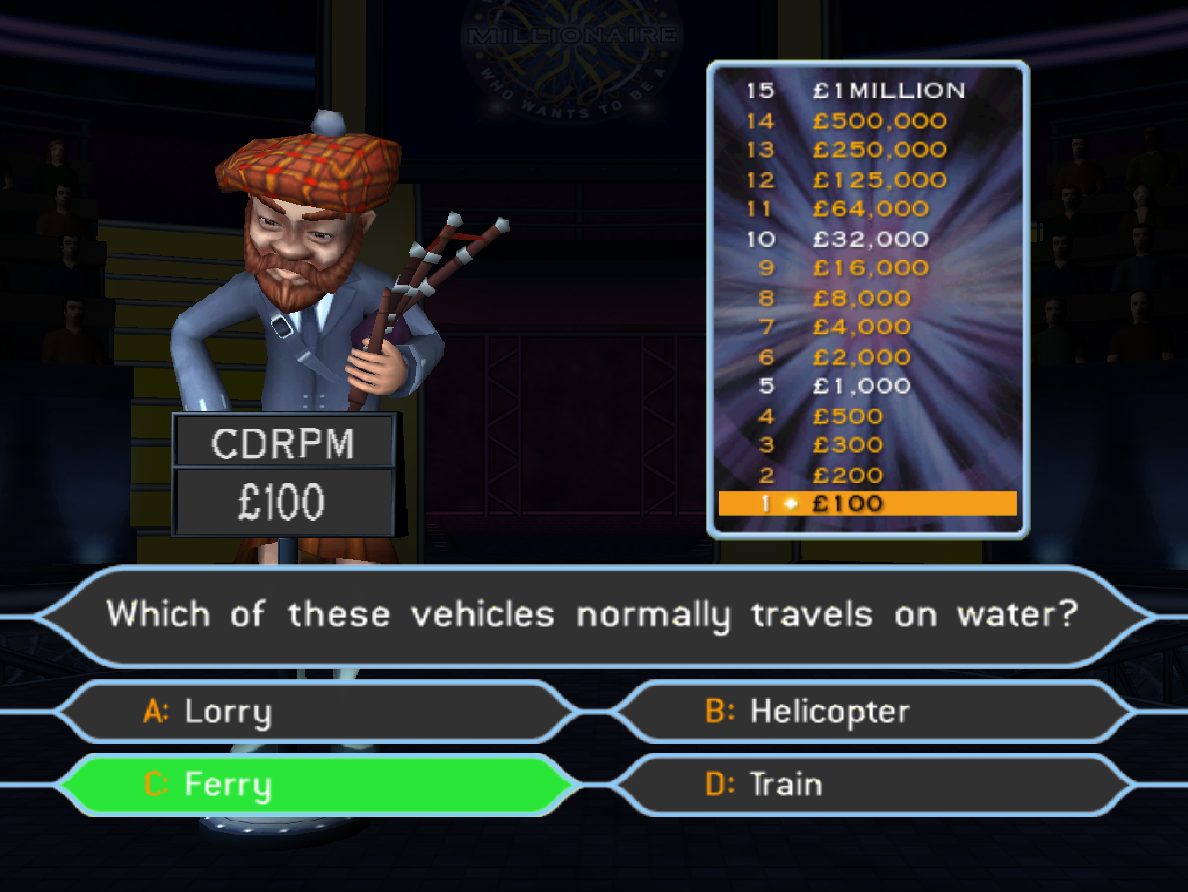Select answer B: Helicopter
This screenshot has height=892, width=1188.
pyautogui.click(x=870, y=712)
